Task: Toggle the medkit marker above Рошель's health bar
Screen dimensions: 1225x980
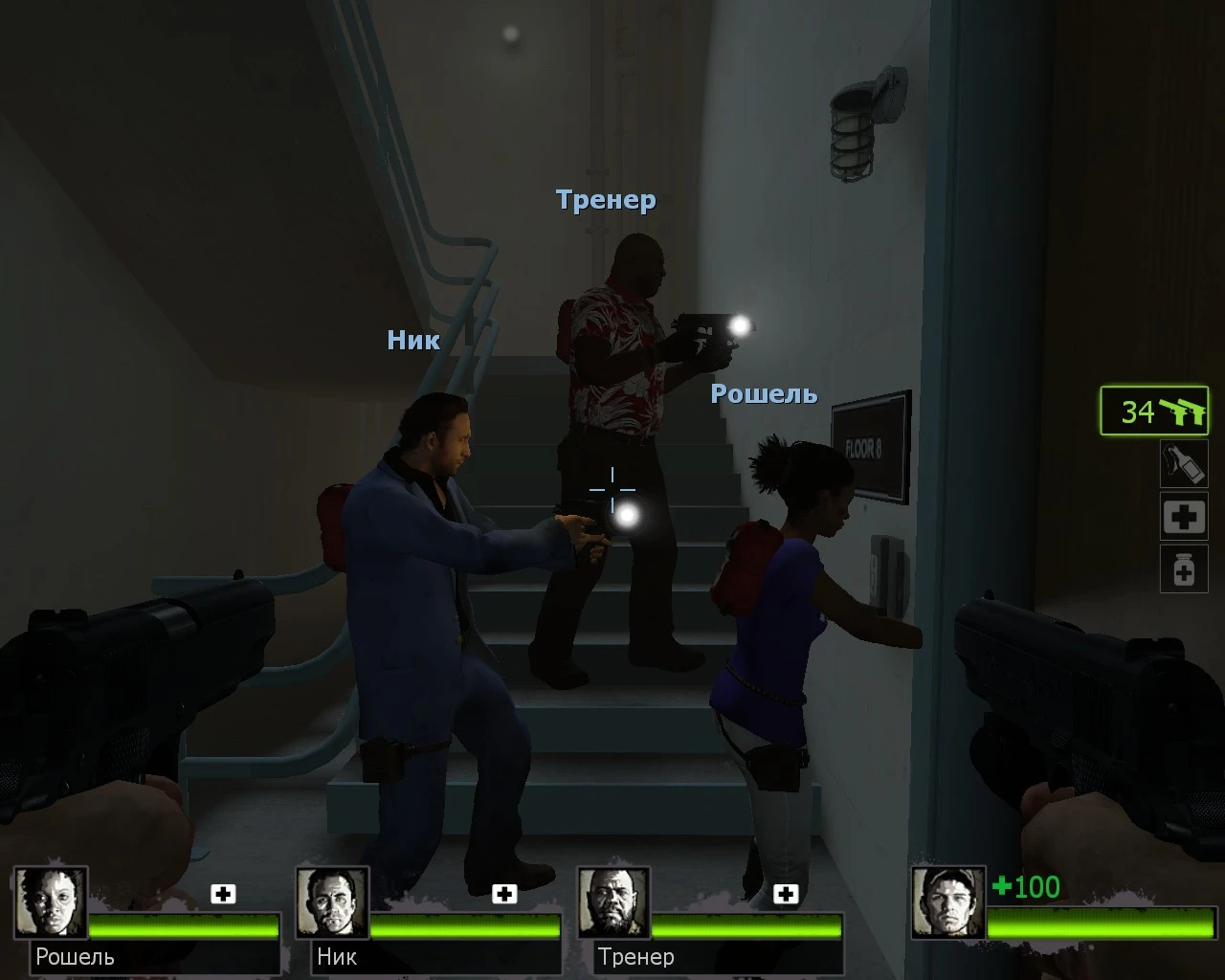Action: point(224,895)
